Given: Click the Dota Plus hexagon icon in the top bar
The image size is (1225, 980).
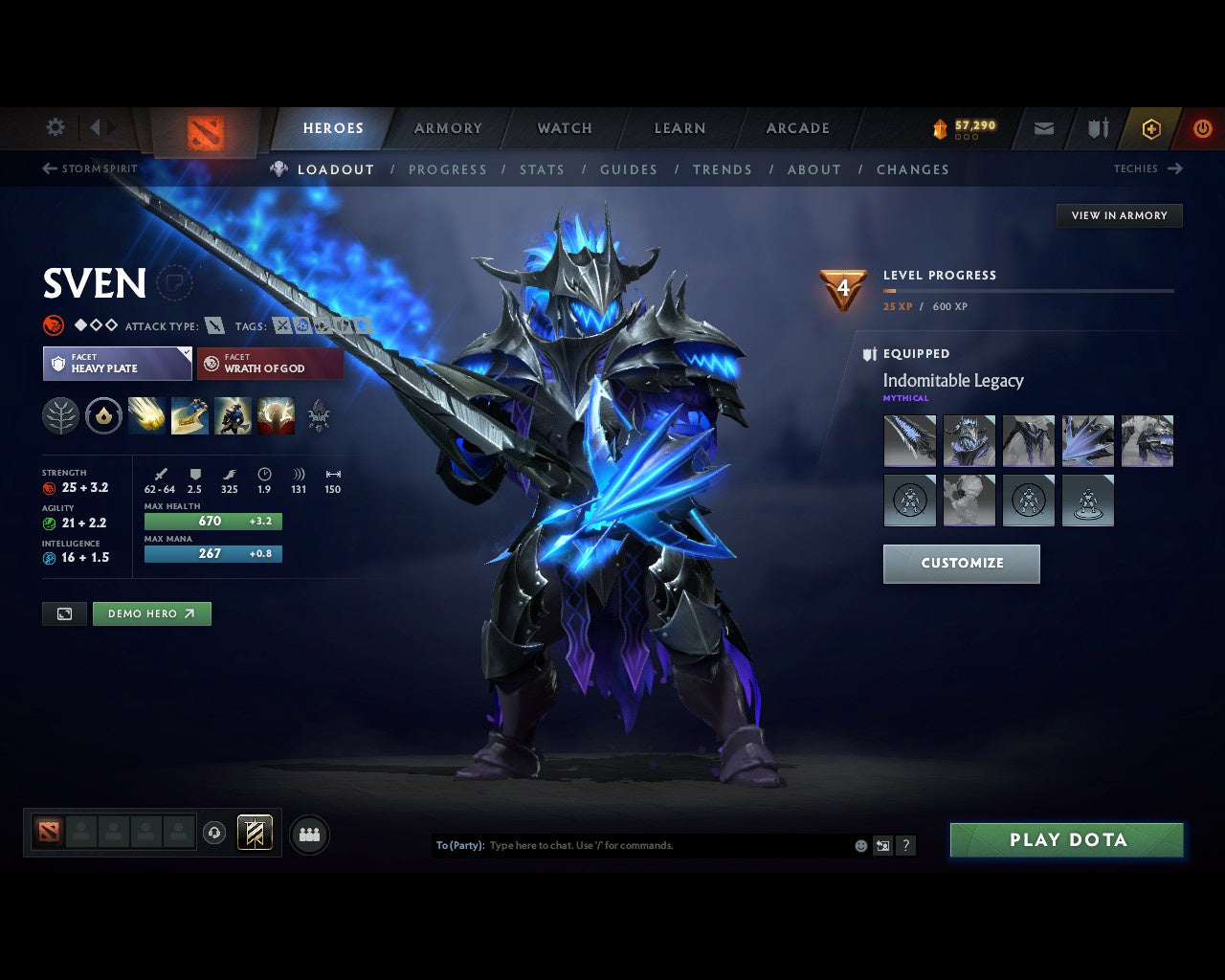Looking at the screenshot, I should [x=1151, y=127].
